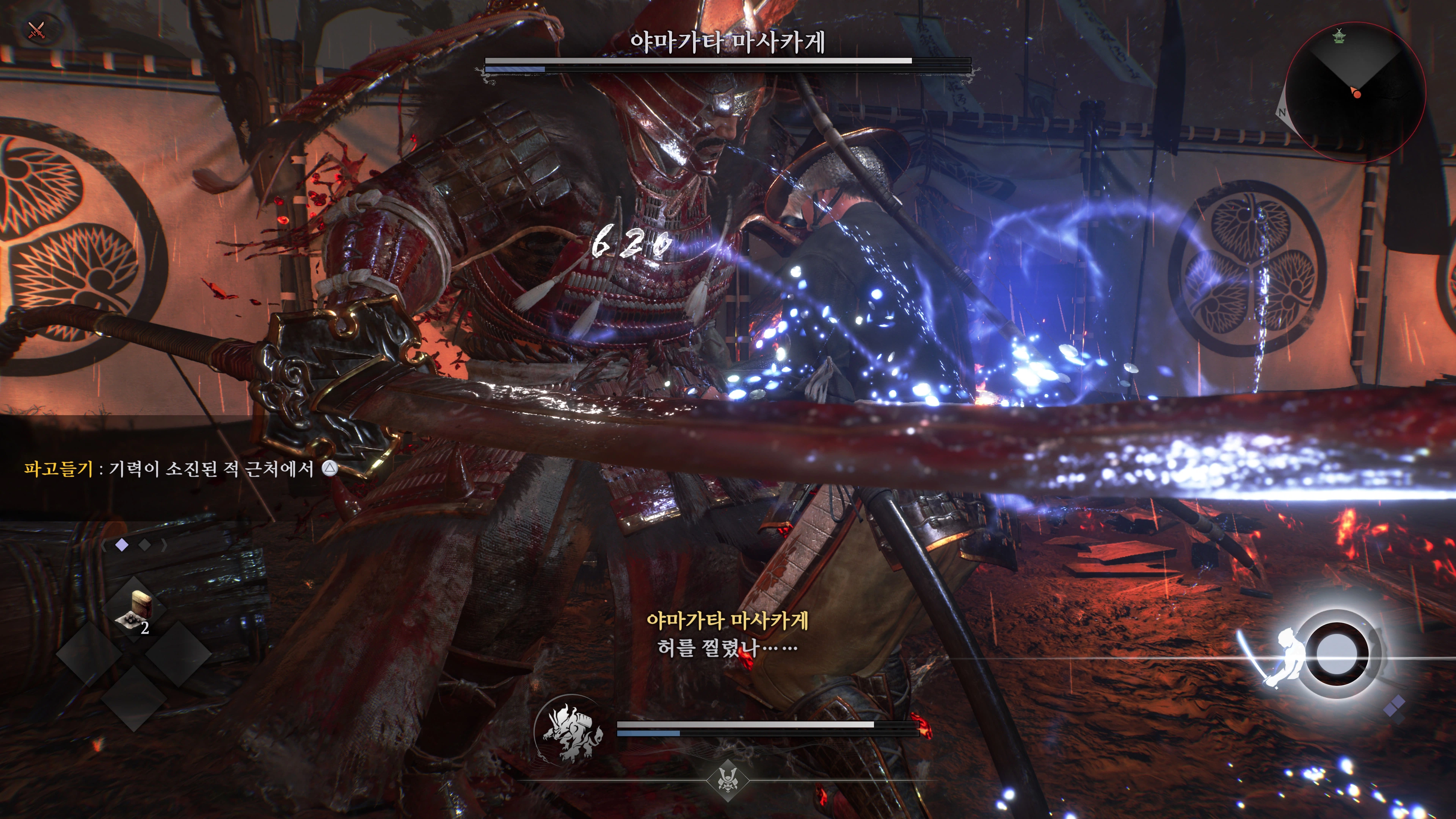Click the crossed swords combat icon
The height and width of the screenshot is (819, 1456).
coord(37,30)
